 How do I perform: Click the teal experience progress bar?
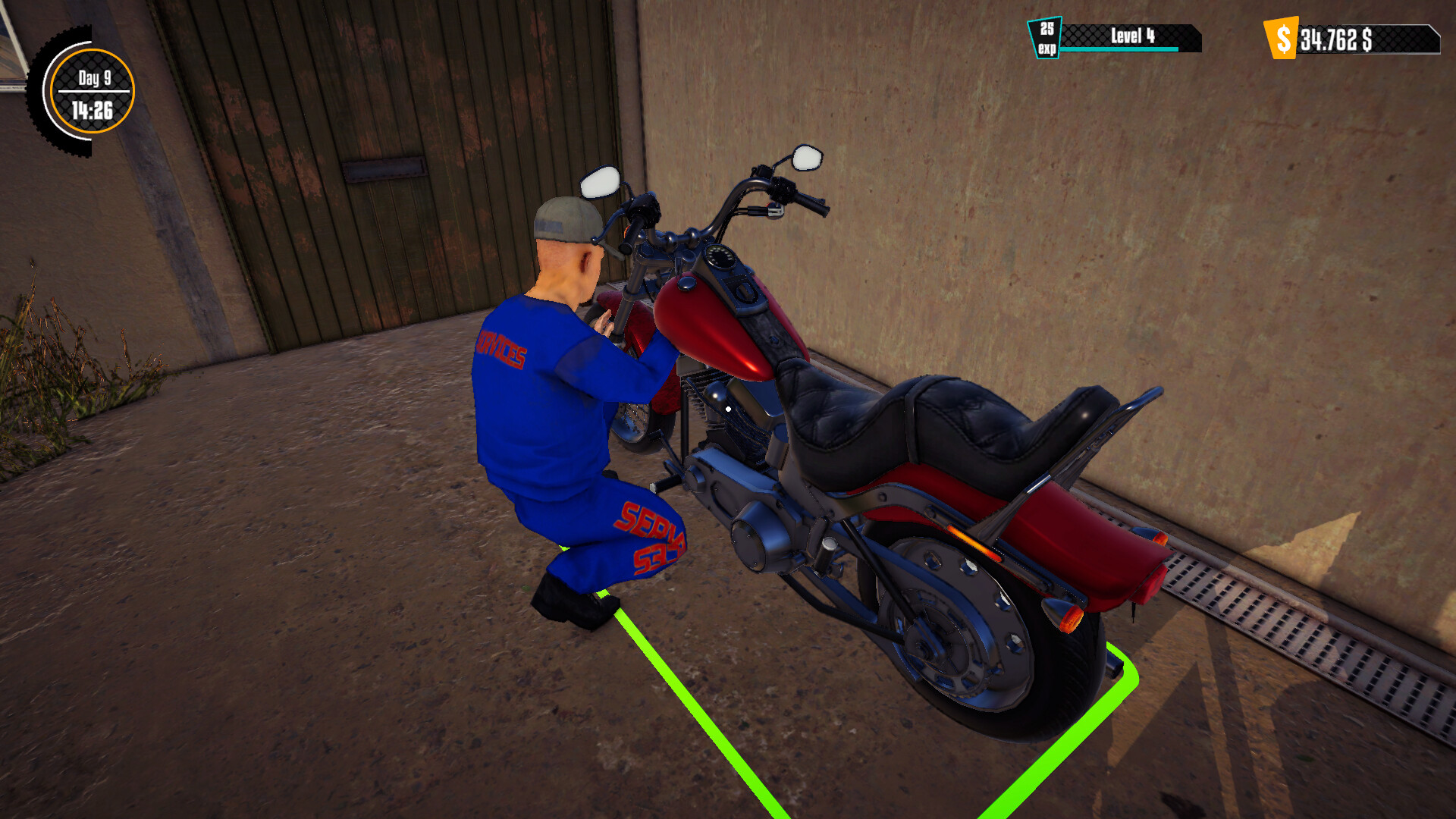[1119, 48]
